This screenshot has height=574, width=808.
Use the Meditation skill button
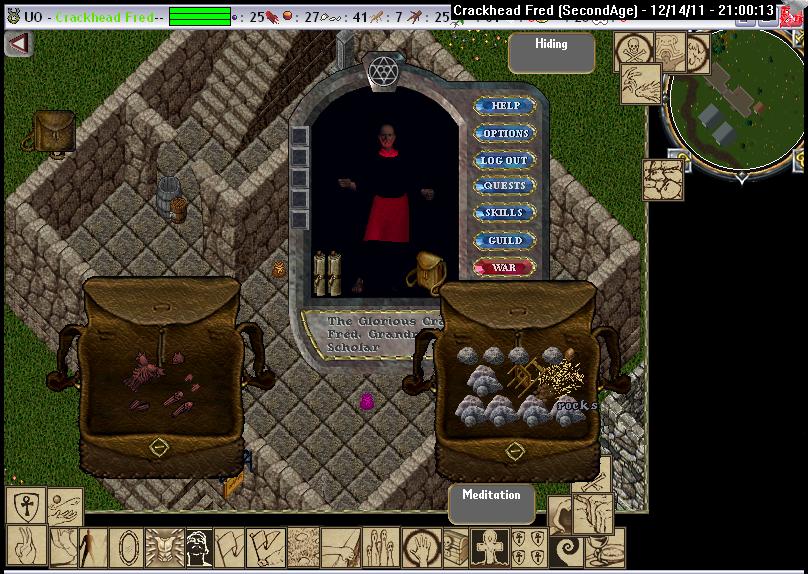(x=491, y=504)
